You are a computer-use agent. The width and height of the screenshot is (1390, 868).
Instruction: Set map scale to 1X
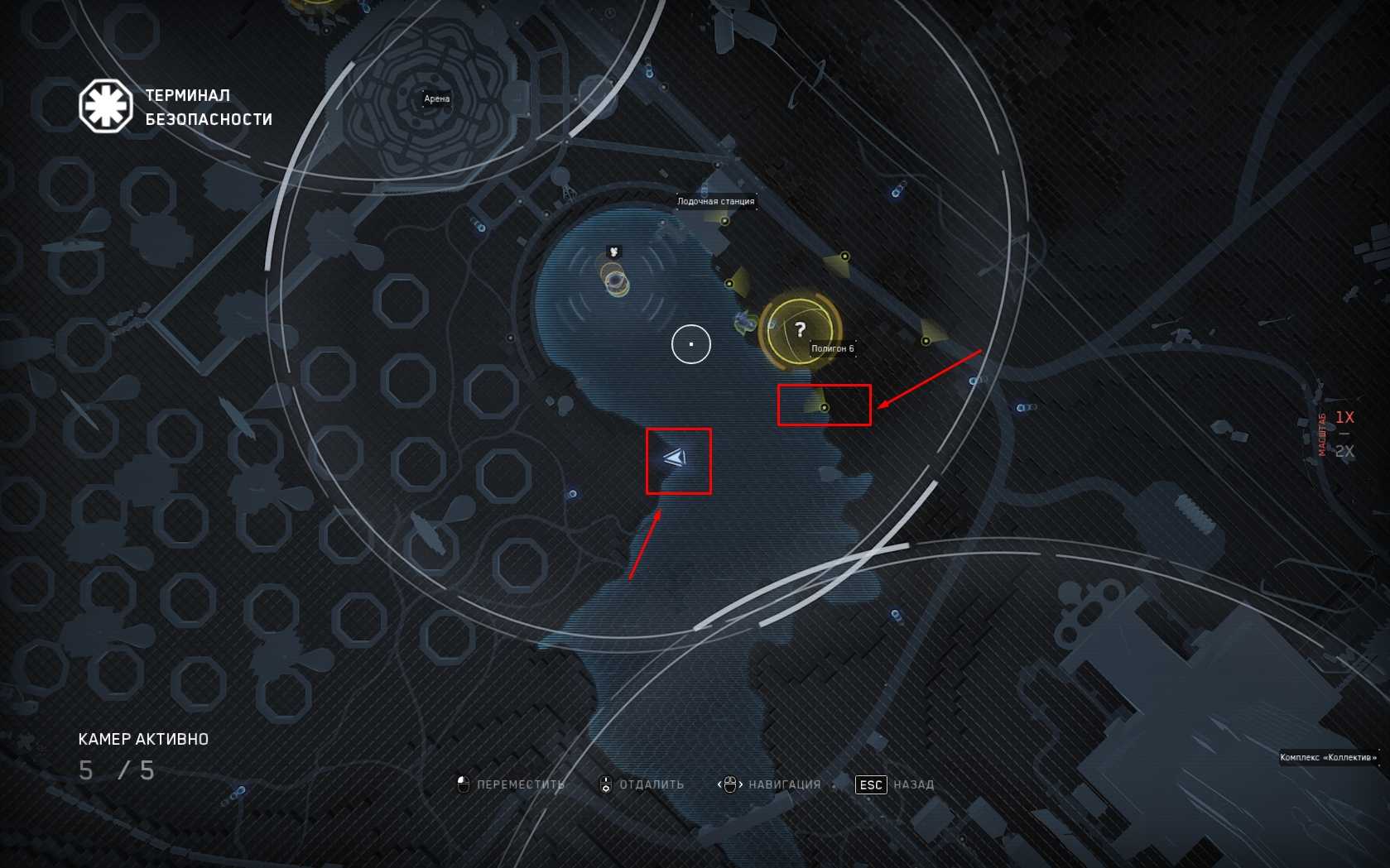point(1344,417)
